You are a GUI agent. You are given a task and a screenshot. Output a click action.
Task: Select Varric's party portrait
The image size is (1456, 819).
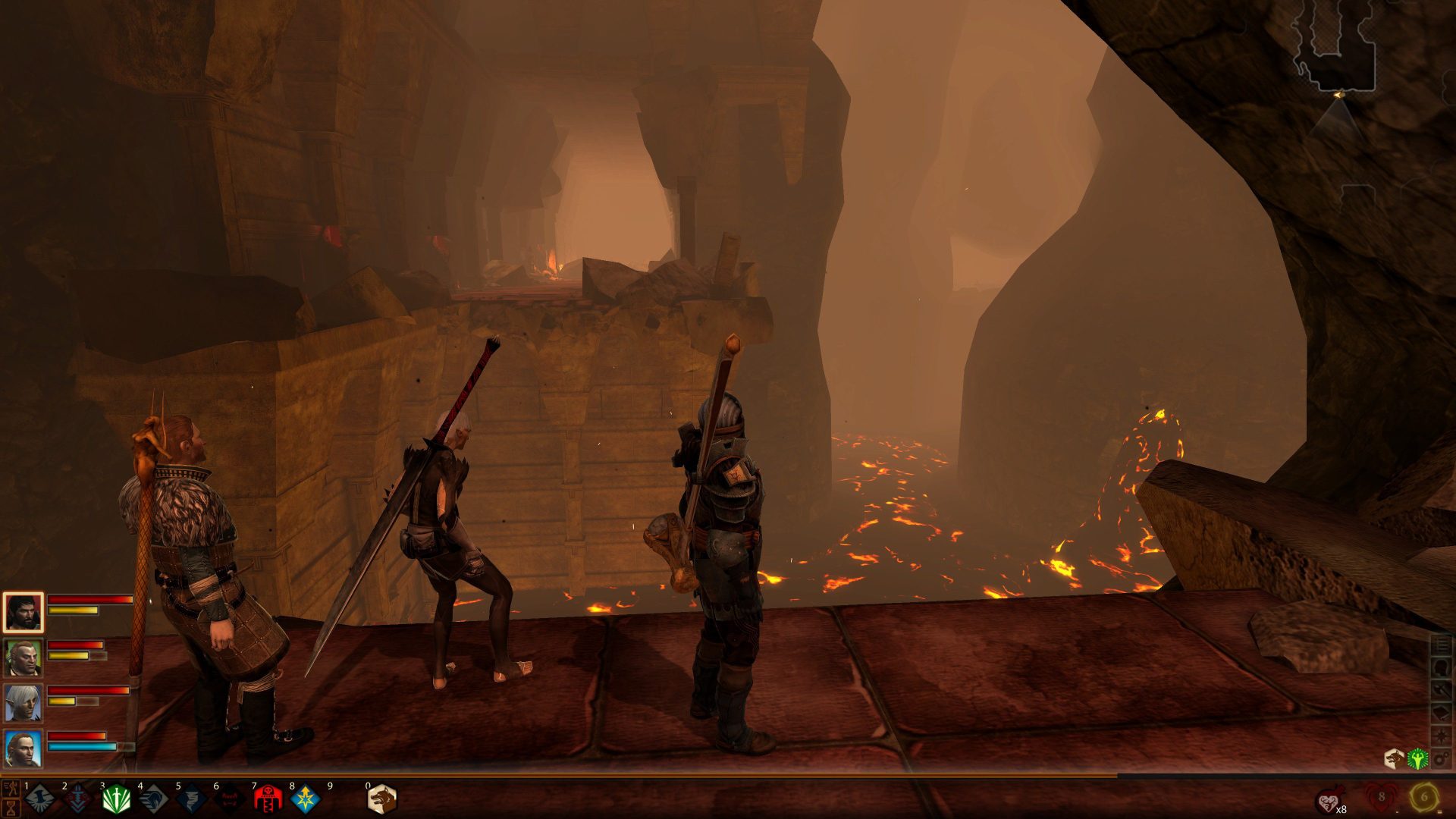pos(23,658)
